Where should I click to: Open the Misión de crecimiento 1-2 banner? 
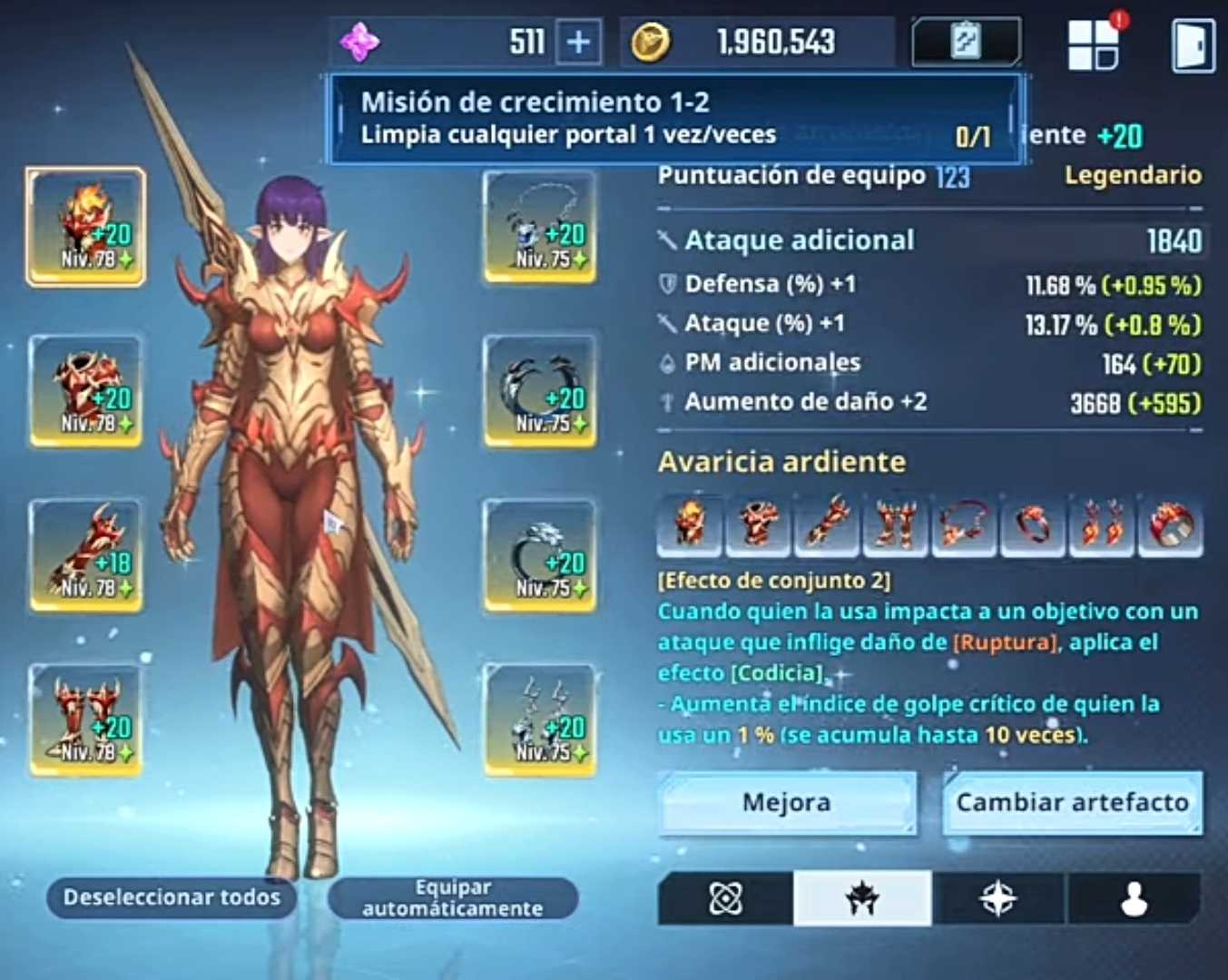coord(676,118)
